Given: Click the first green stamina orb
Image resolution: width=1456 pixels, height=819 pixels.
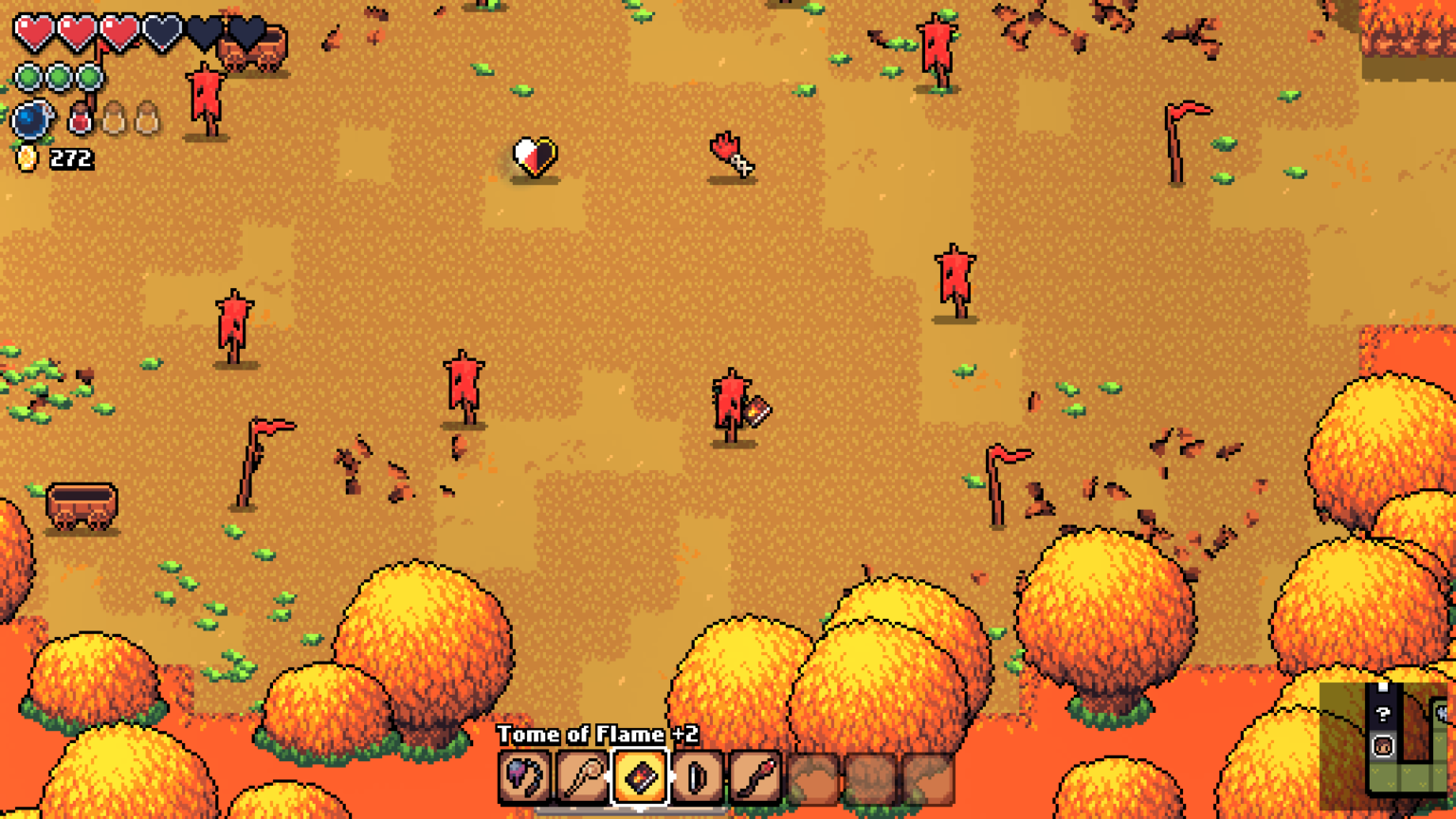Looking at the screenshot, I should click(30, 77).
